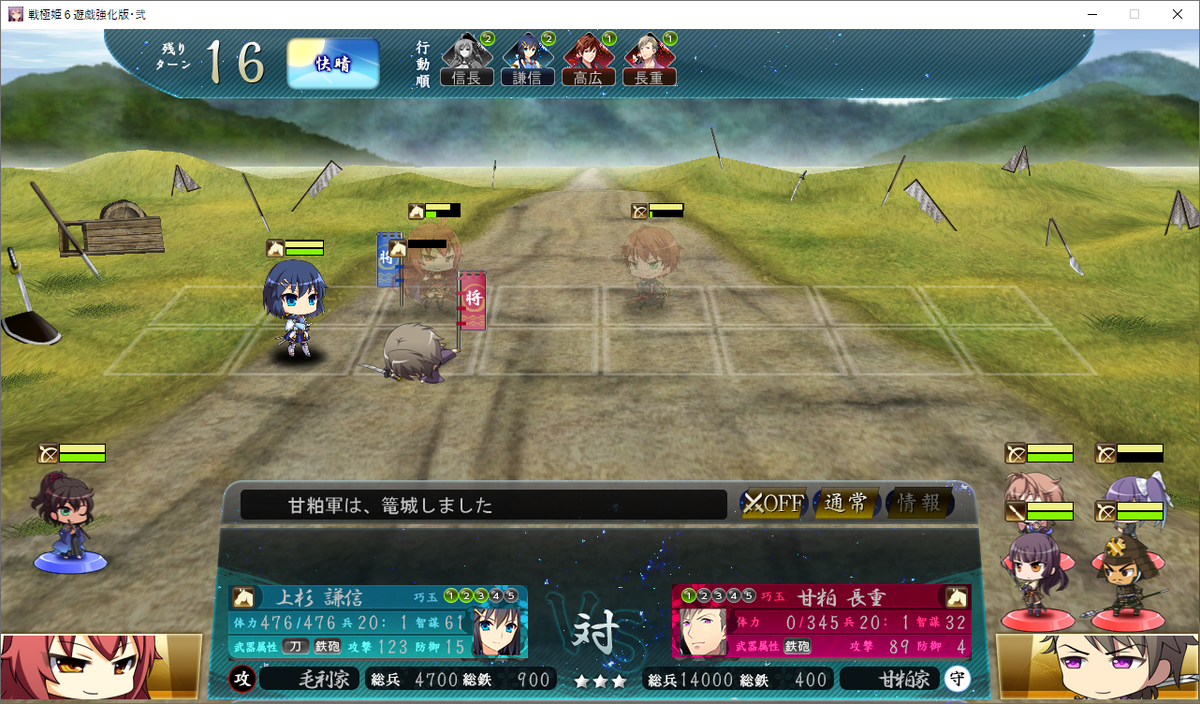Toggle the crossed-swords OFF button
Viewport: 1200px width, 704px height.
[x=773, y=503]
